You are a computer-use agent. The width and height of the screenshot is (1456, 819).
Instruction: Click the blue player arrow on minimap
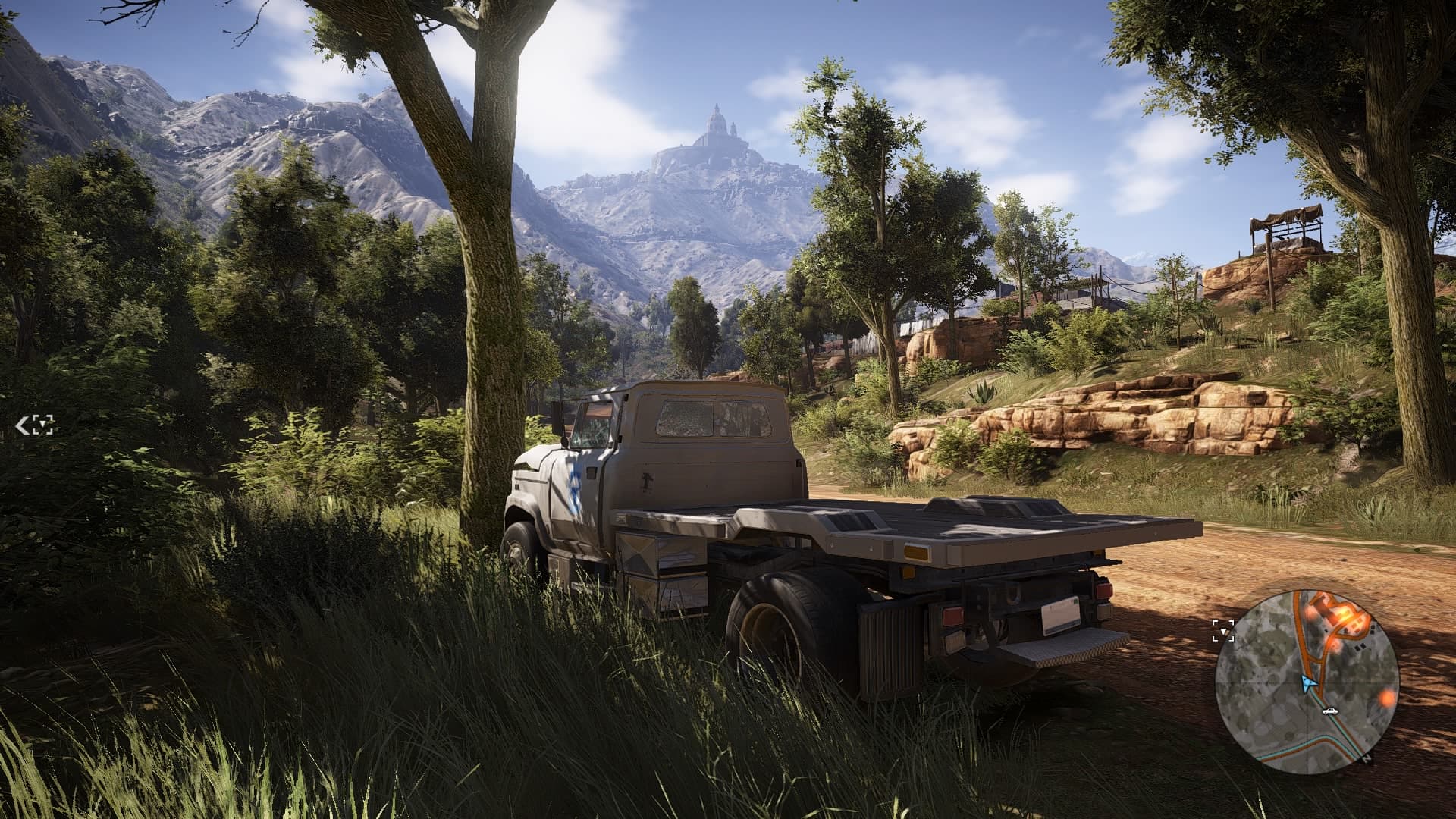tap(1307, 683)
